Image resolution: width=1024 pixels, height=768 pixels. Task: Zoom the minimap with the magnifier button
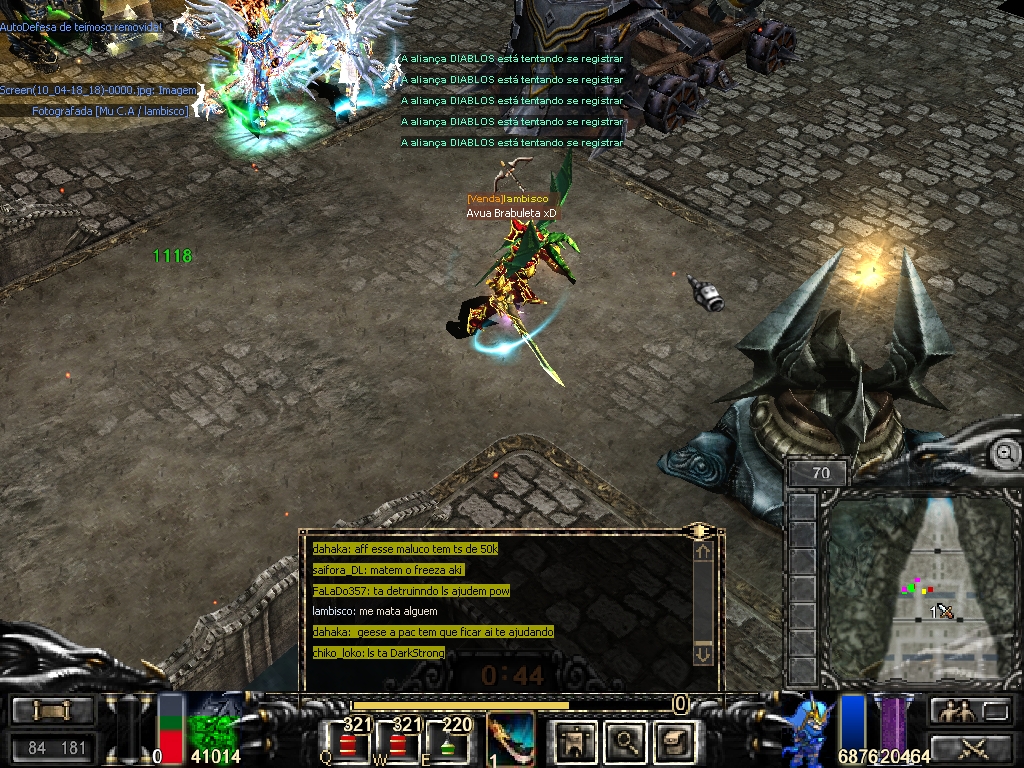tap(1003, 454)
